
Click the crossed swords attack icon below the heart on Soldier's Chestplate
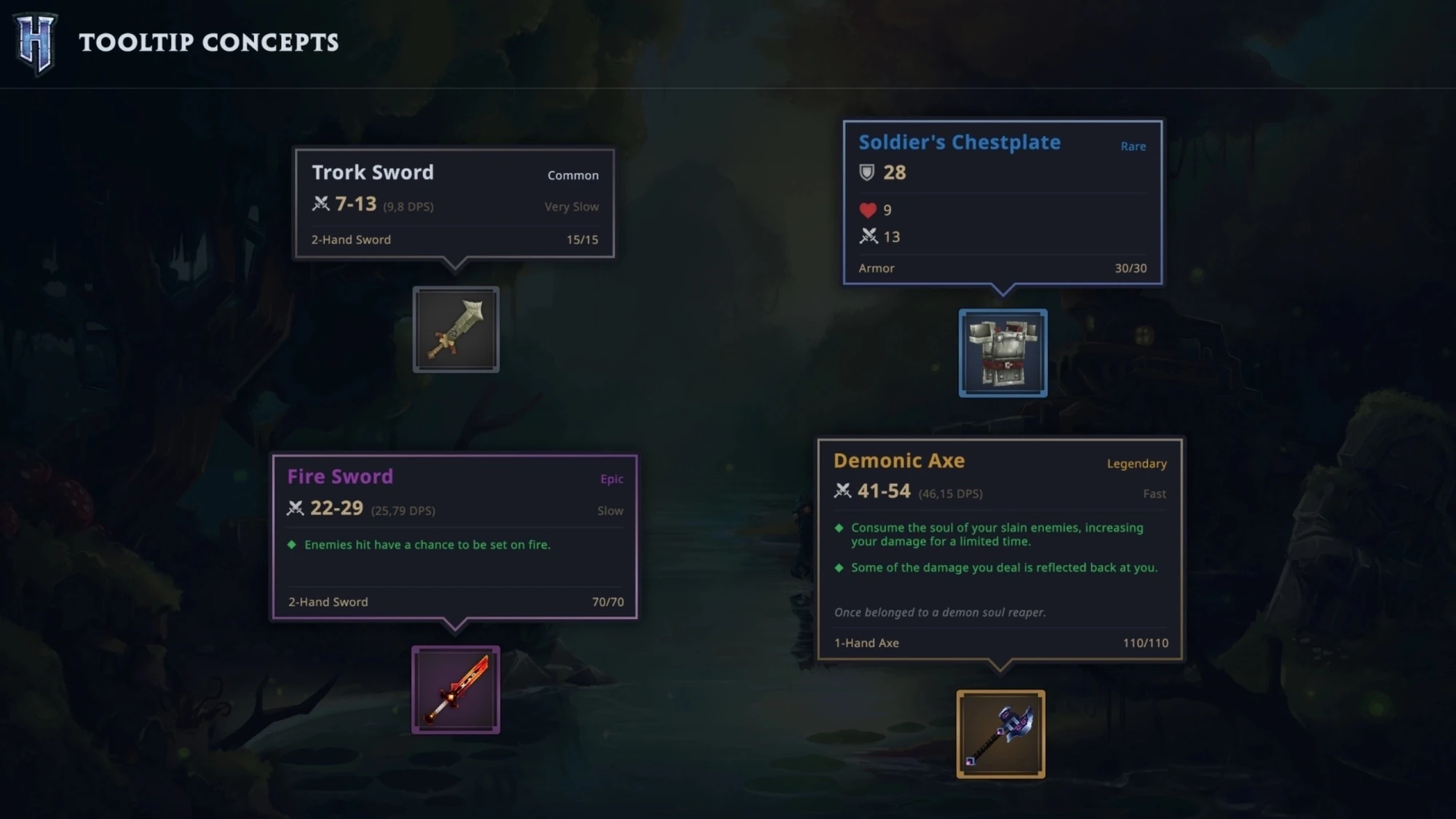point(868,237)
